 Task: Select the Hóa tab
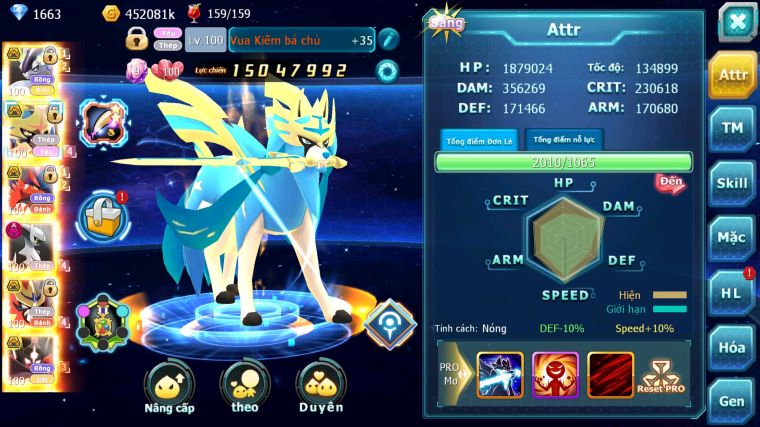click(732, 347)
